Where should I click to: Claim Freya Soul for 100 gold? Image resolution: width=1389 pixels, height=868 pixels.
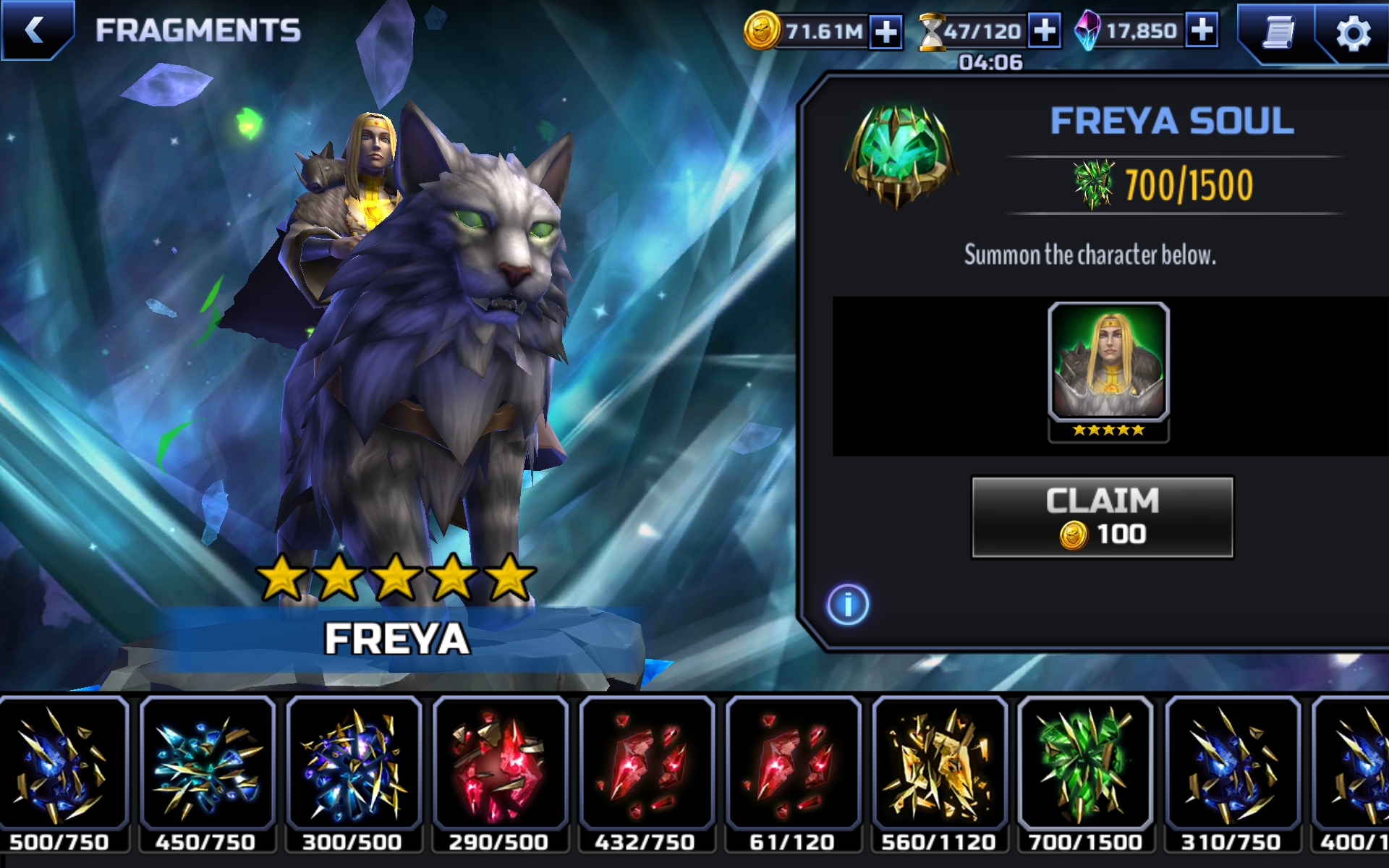[x=1102, y=517]
